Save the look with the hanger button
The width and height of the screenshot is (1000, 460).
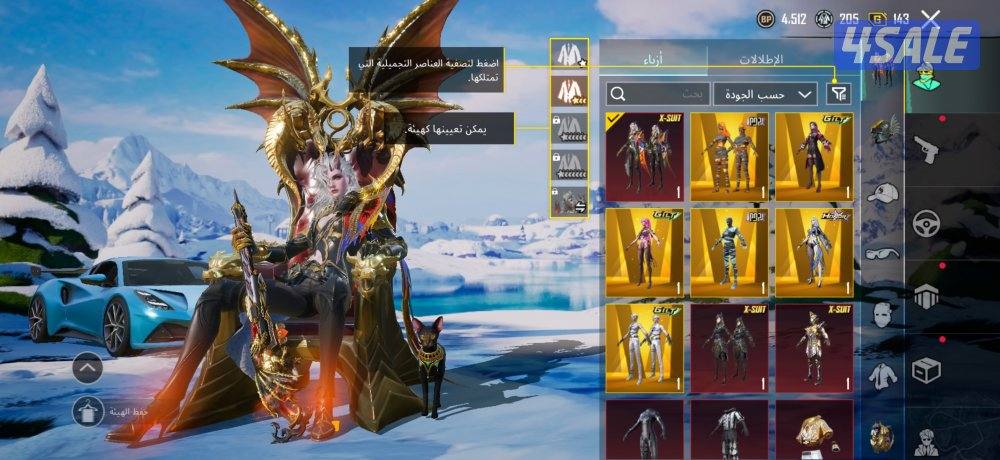88,410
